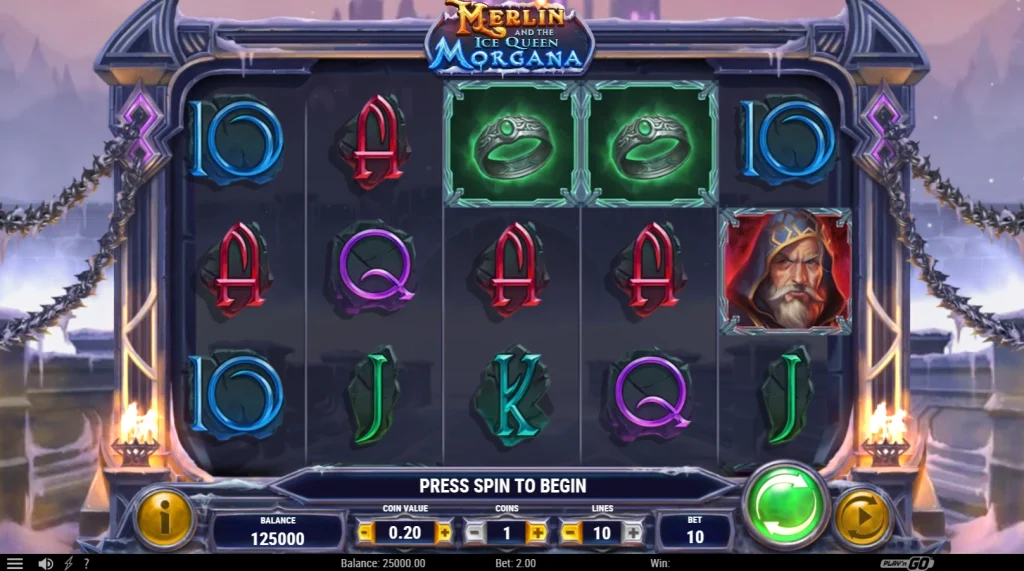Click the green spin button

(786, 505)
